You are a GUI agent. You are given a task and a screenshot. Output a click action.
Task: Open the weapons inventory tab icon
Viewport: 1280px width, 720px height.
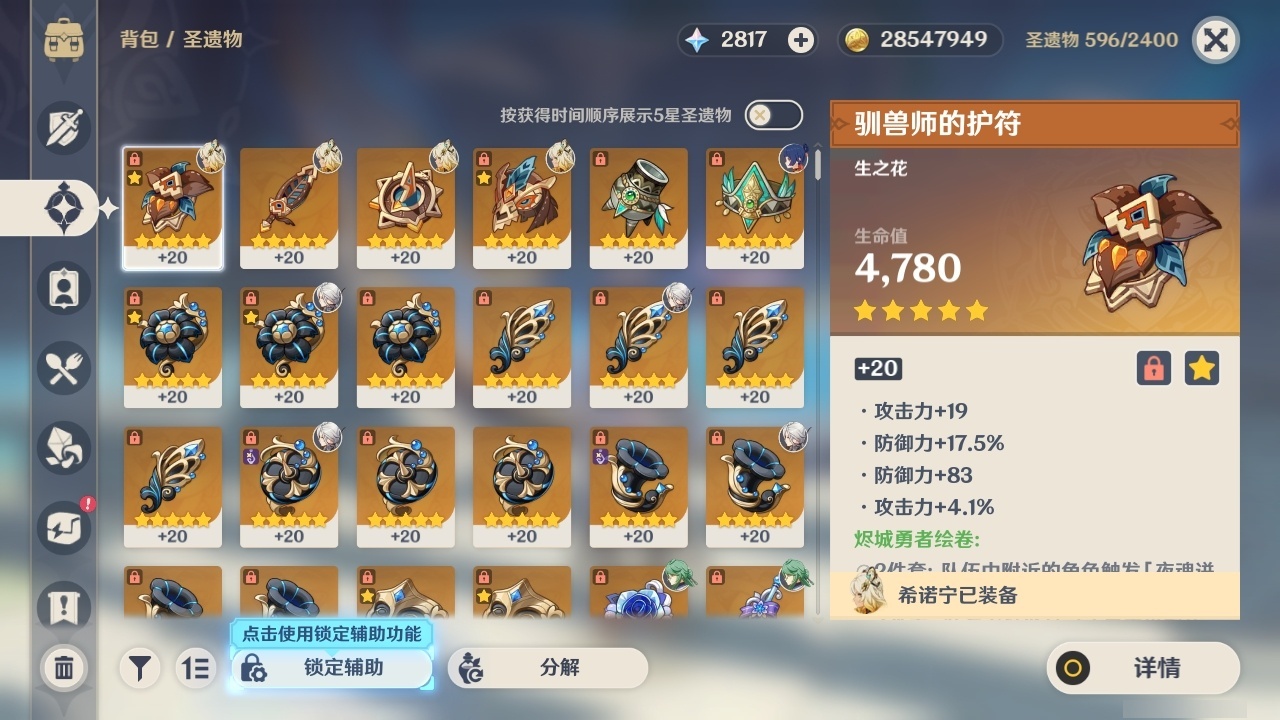pyautogui.click(x=63, y=127)
